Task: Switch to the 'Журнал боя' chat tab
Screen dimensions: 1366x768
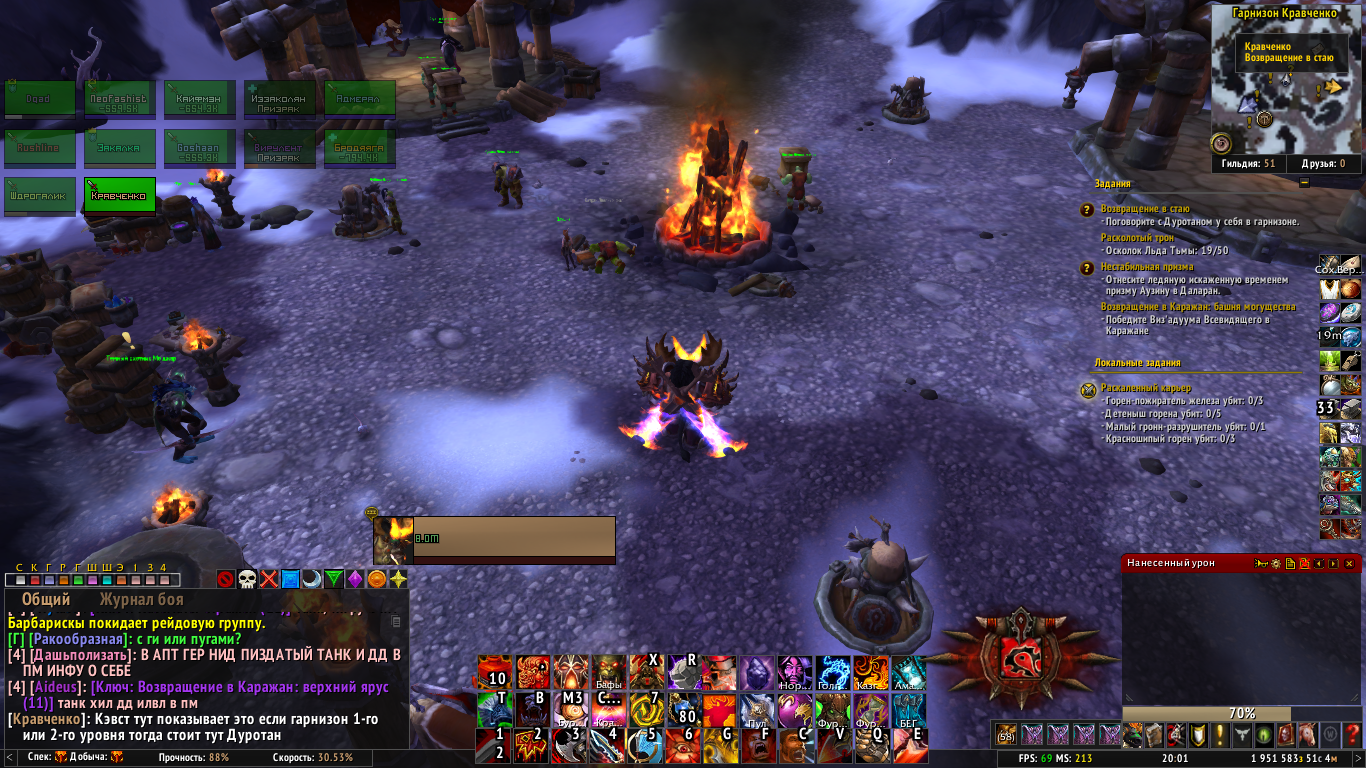Action: [141, 600]
